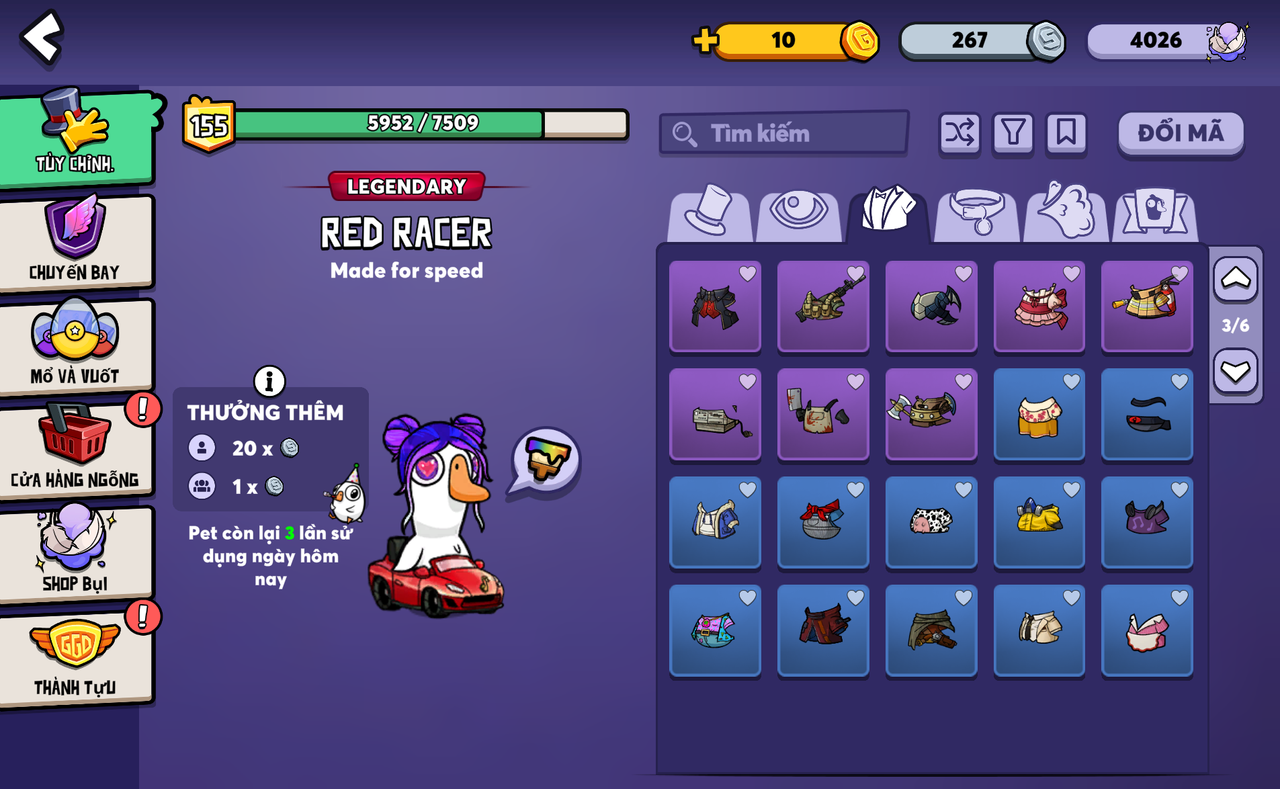The height and width of the screenshot is (789, 1280).
Task: Open the Chuyến Bay menu
Action: pos(76,241)
